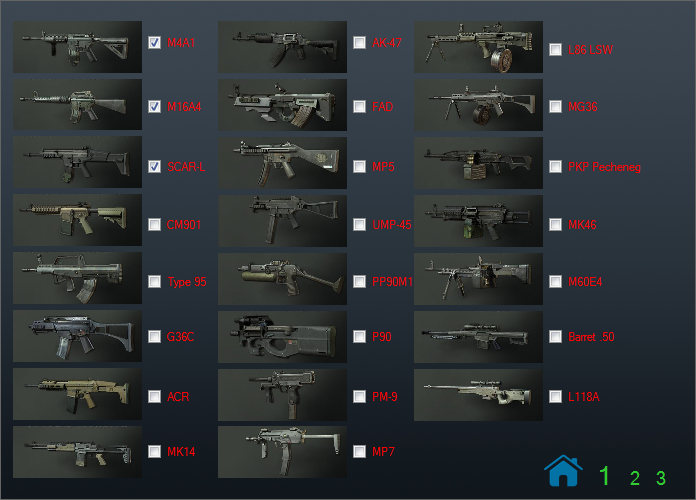696x500 pixels.
Task: Switch to page 2
Action: 635,478
